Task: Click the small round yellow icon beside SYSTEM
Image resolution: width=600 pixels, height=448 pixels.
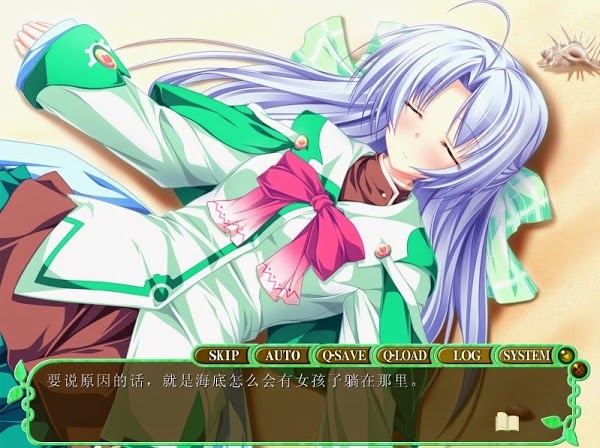Action: (x=565, y=355)
